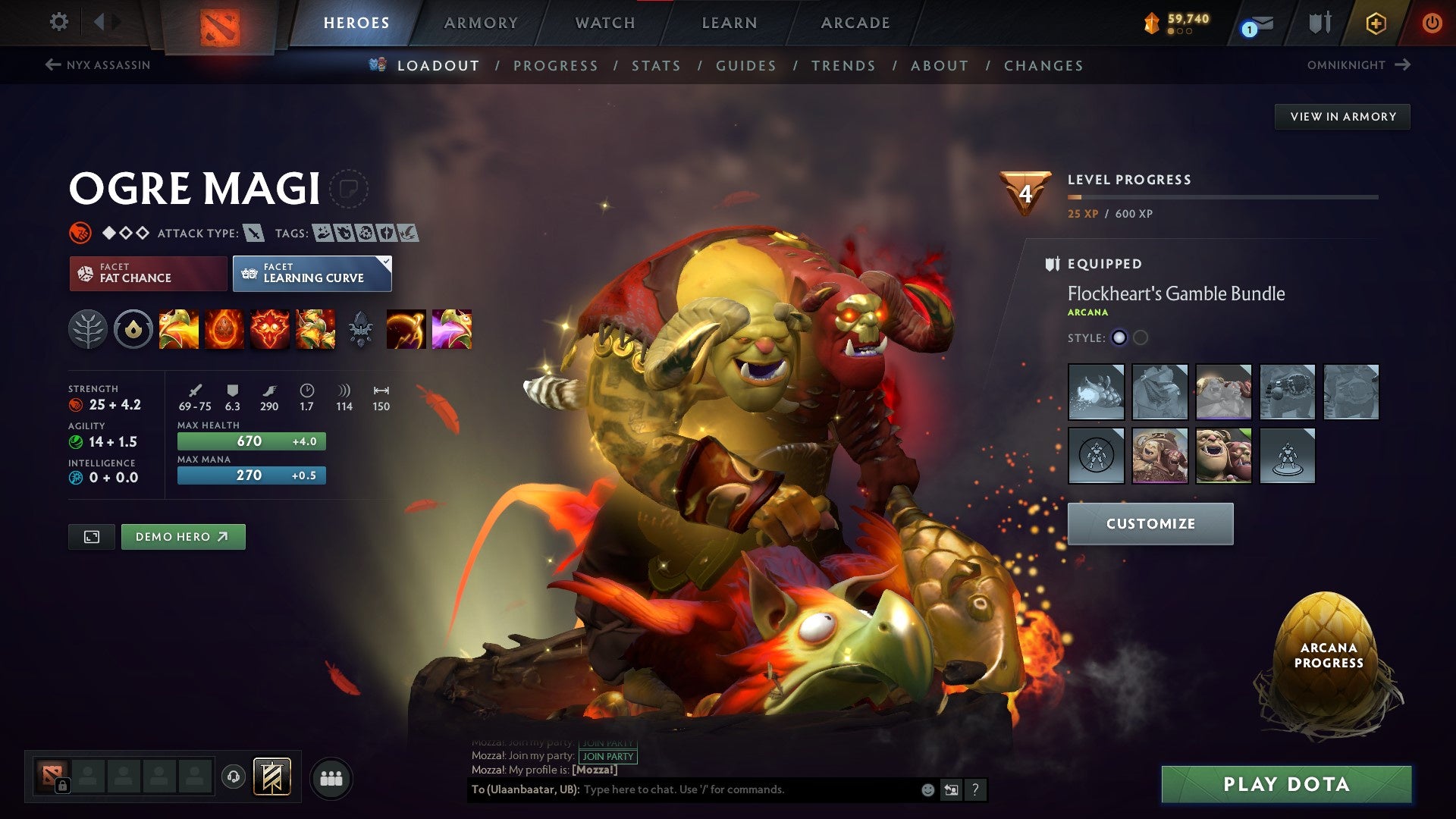The image size is (1456, 819).
Task: Open the settings gear menu
Action: pyautogui.click(x=58, y=22)
